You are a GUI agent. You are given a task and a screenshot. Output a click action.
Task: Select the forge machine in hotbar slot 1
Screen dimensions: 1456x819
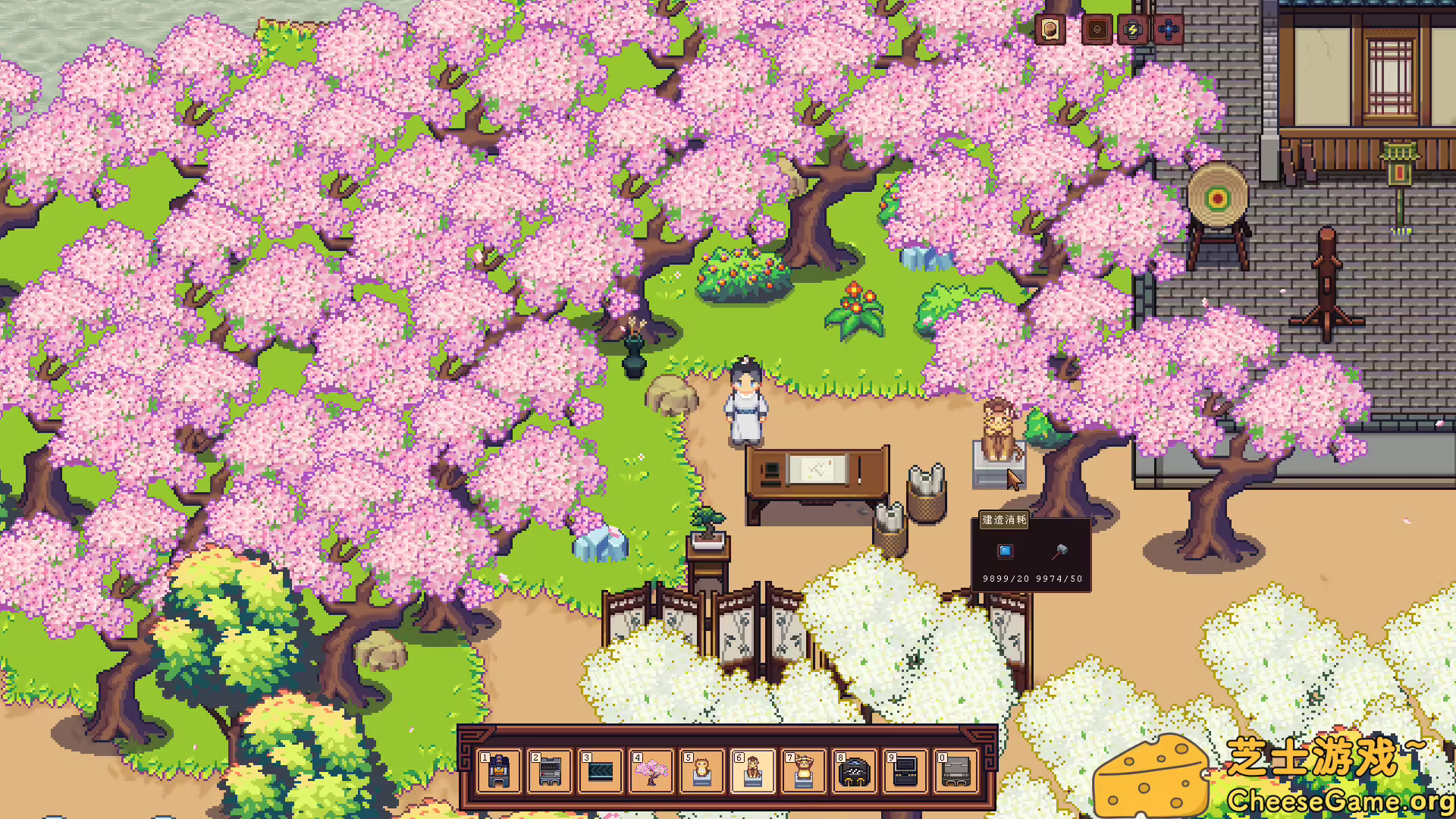(497, 773)
